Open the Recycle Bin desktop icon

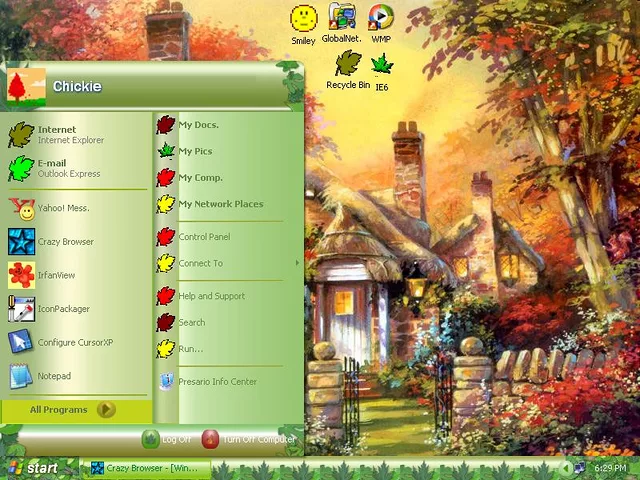pos(348,72)
